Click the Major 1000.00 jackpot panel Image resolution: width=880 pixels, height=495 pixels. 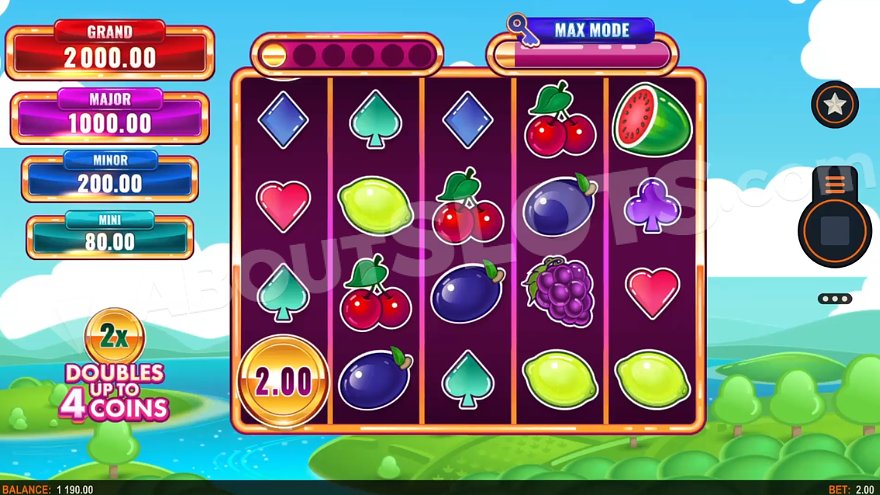[110, 118]
